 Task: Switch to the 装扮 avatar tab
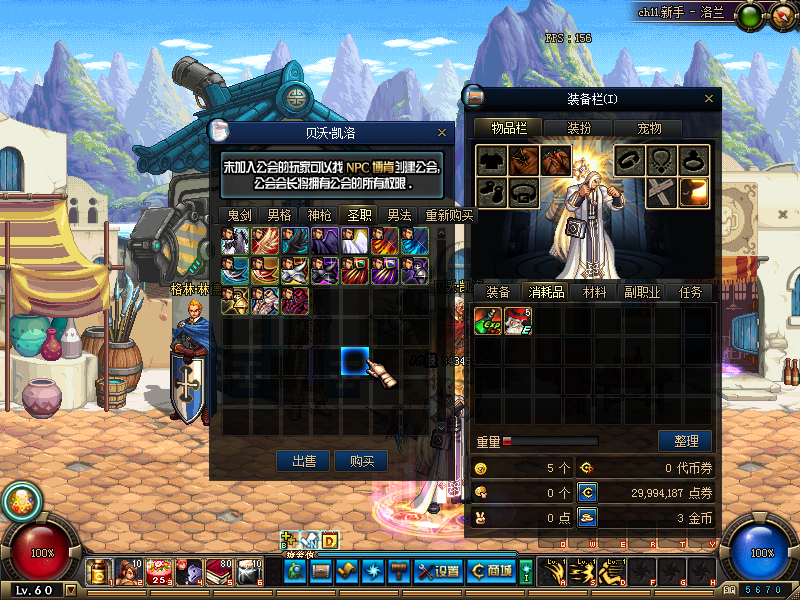pyautogui.click(x=579, y=128)
